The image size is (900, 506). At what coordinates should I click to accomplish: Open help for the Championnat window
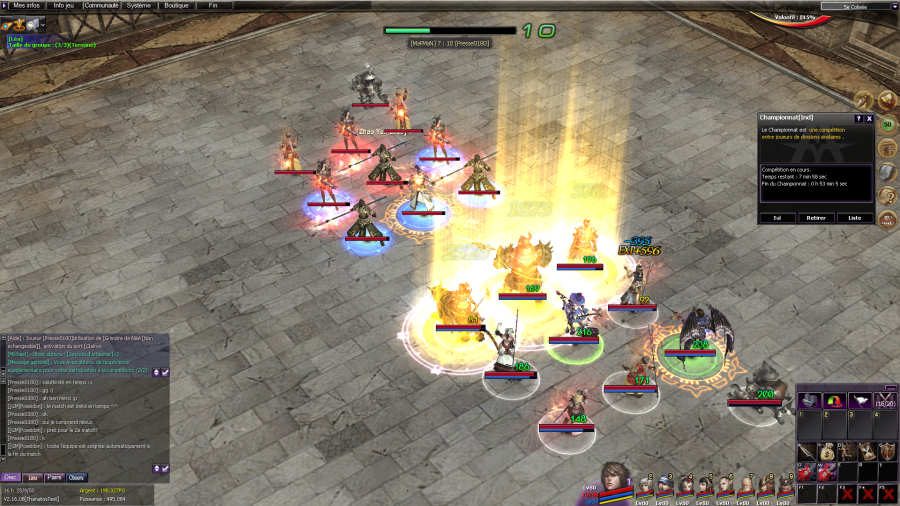click(858, 118)
